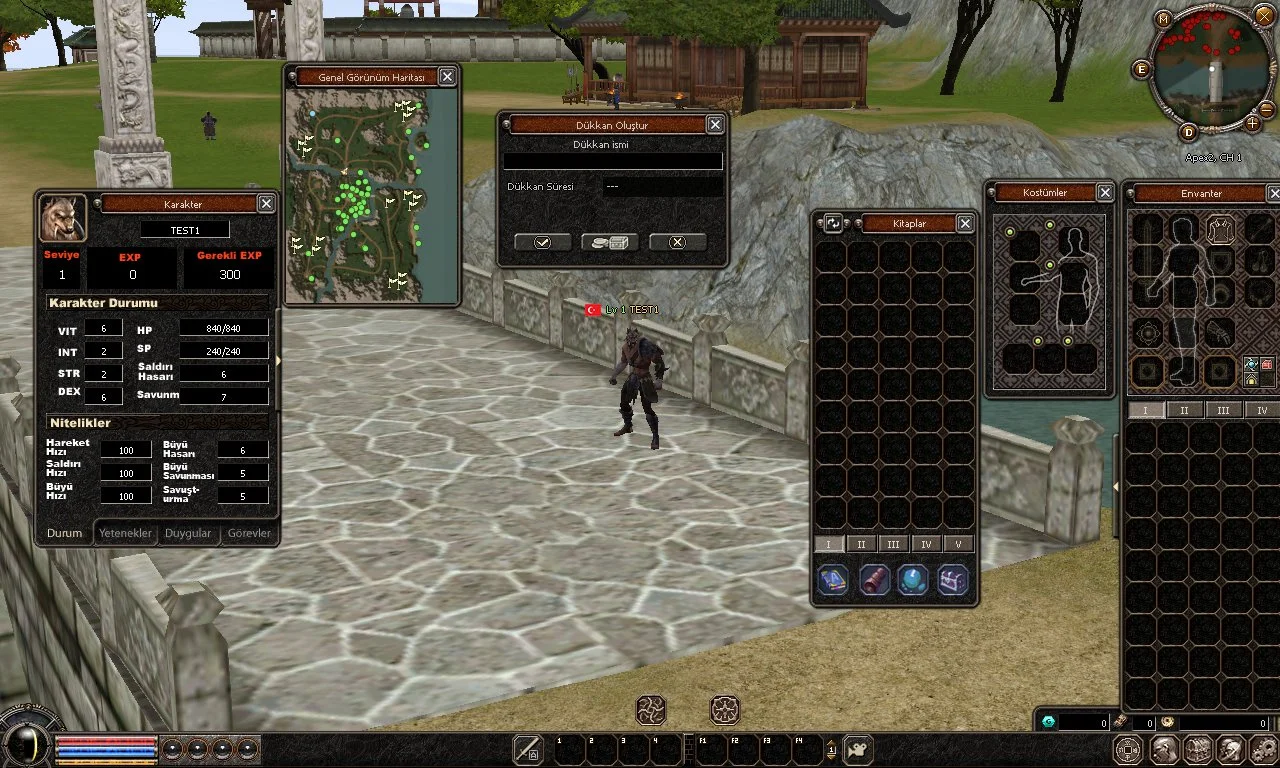Zoom out the minimap with the minus button
The width and height of the screenshot is (1280, 768).
pyautogui.click(x=1266, y=109)
